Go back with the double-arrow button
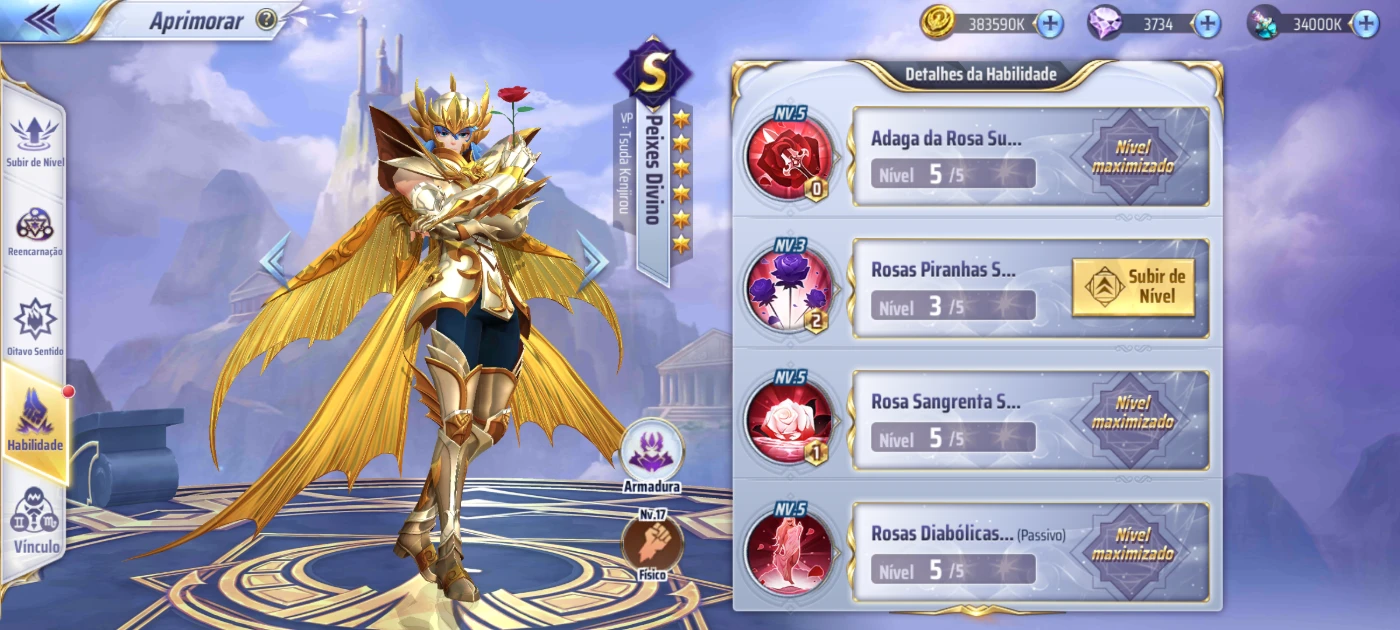Image resolution: width=1400 pixels, height=630 pixels. coord(40,19)
